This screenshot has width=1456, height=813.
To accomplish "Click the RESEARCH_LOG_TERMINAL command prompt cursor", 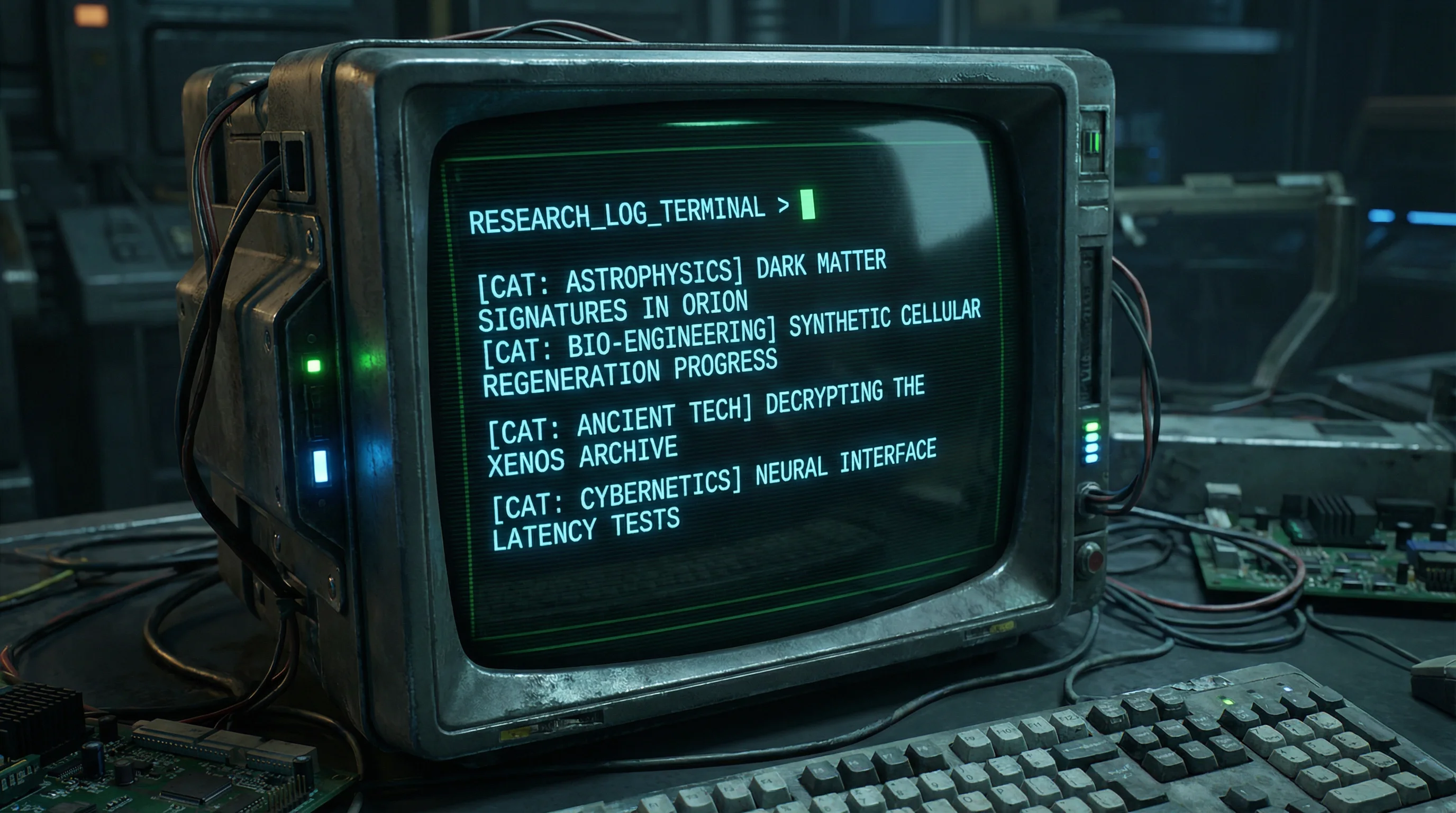I will click(x=808, y=205).
